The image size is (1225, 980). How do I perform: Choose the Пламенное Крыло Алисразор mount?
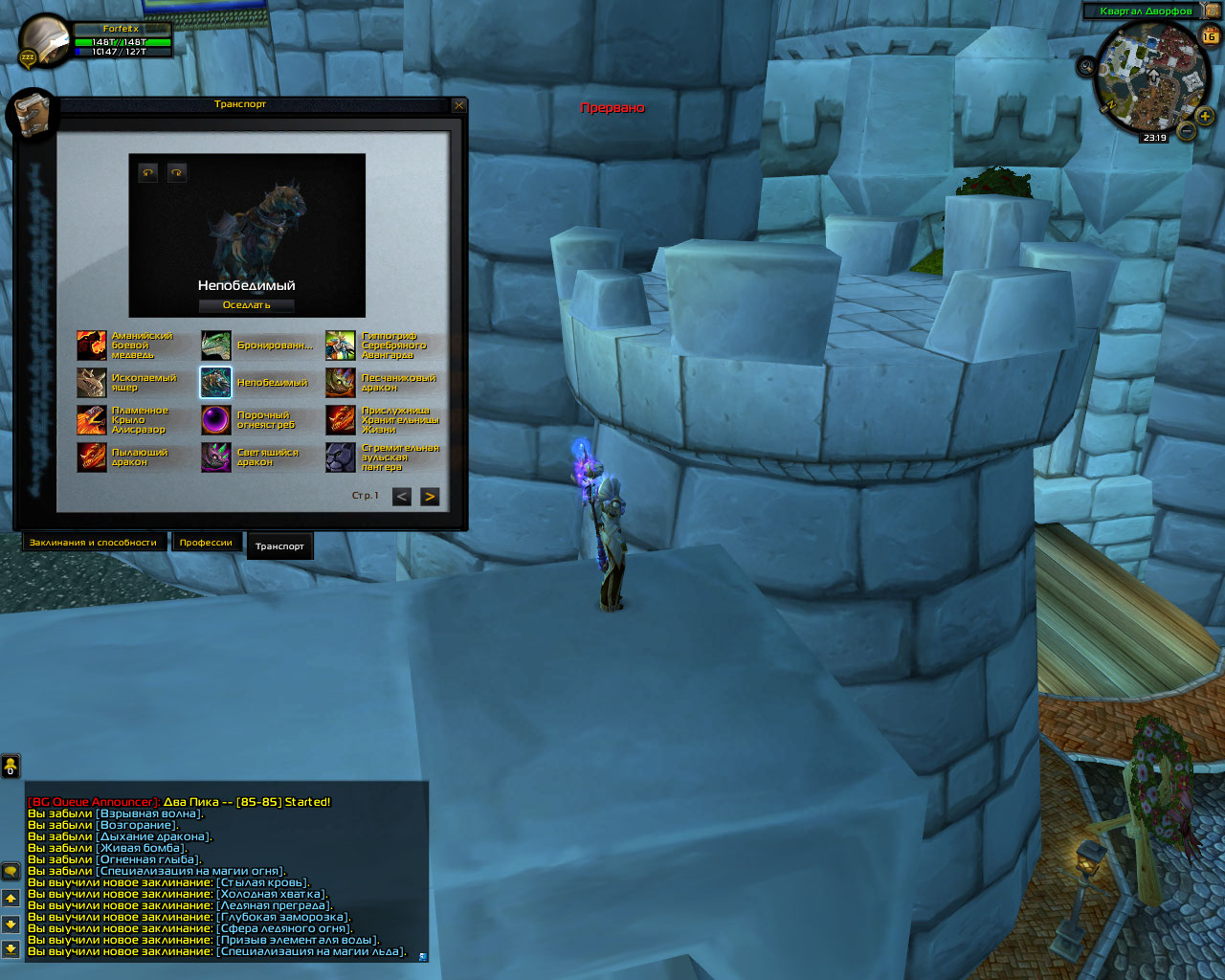coord(92,420)
